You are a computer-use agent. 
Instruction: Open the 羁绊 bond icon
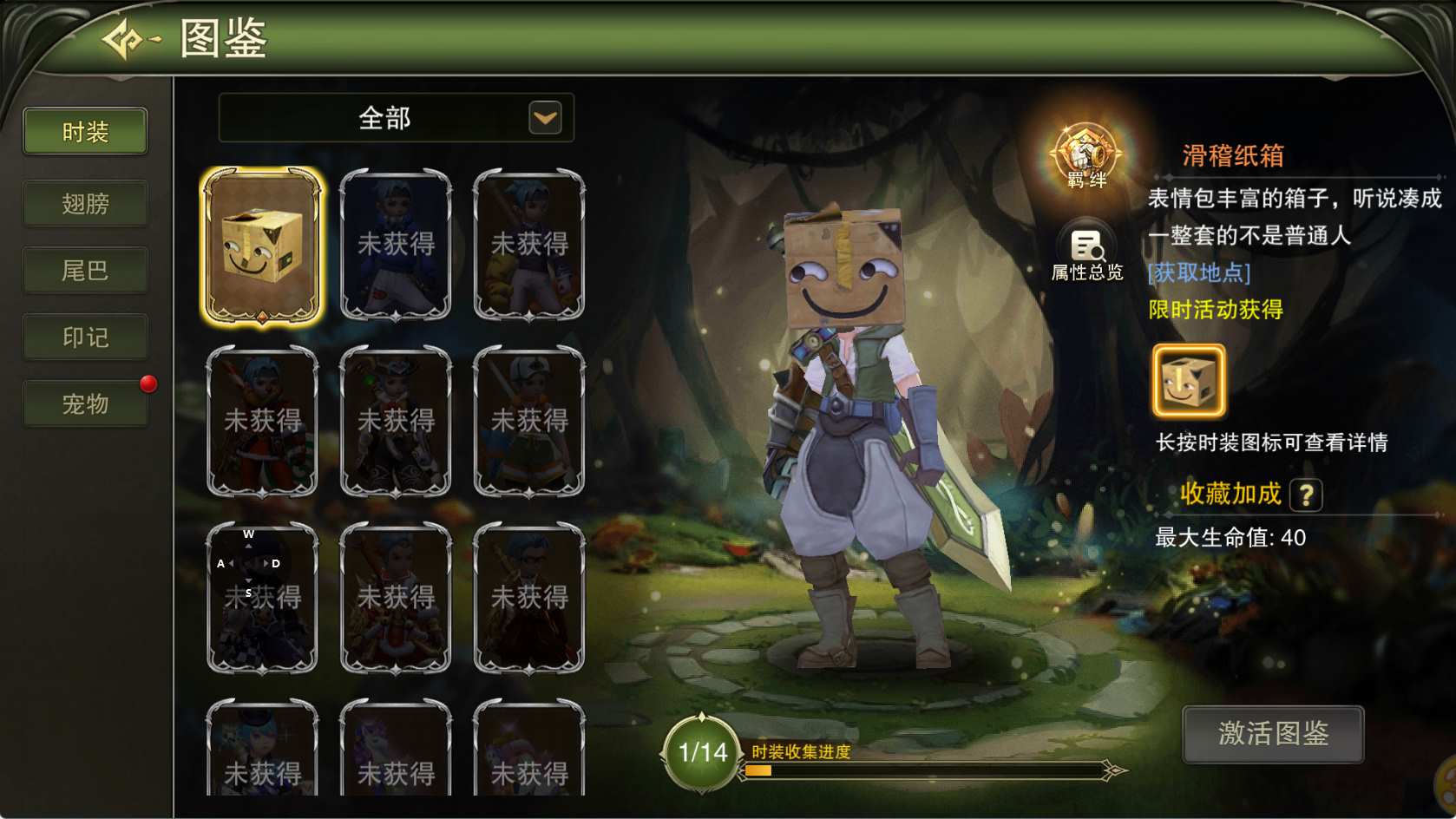(x=1085, y=156)
